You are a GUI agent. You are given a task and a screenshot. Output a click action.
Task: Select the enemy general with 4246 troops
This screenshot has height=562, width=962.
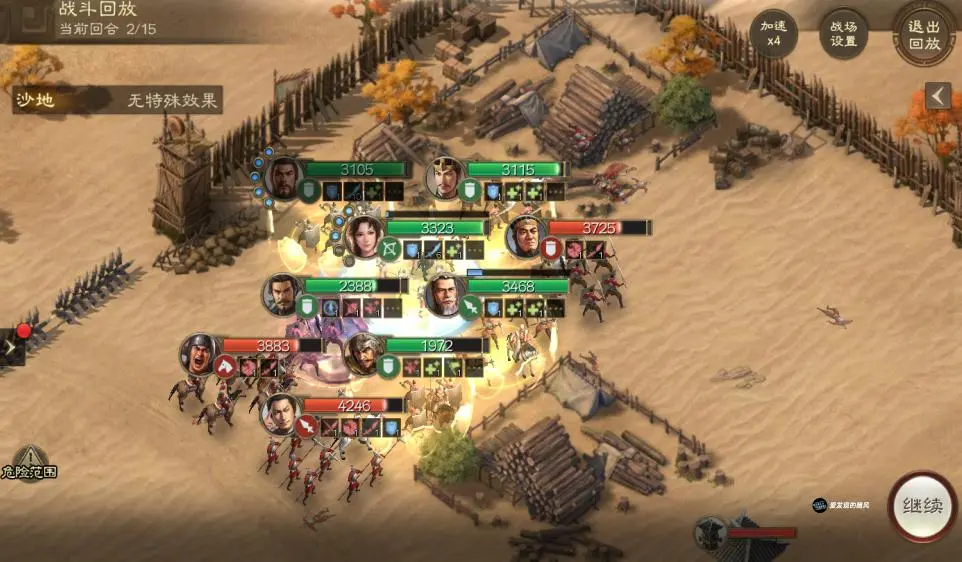pos(282,413)
